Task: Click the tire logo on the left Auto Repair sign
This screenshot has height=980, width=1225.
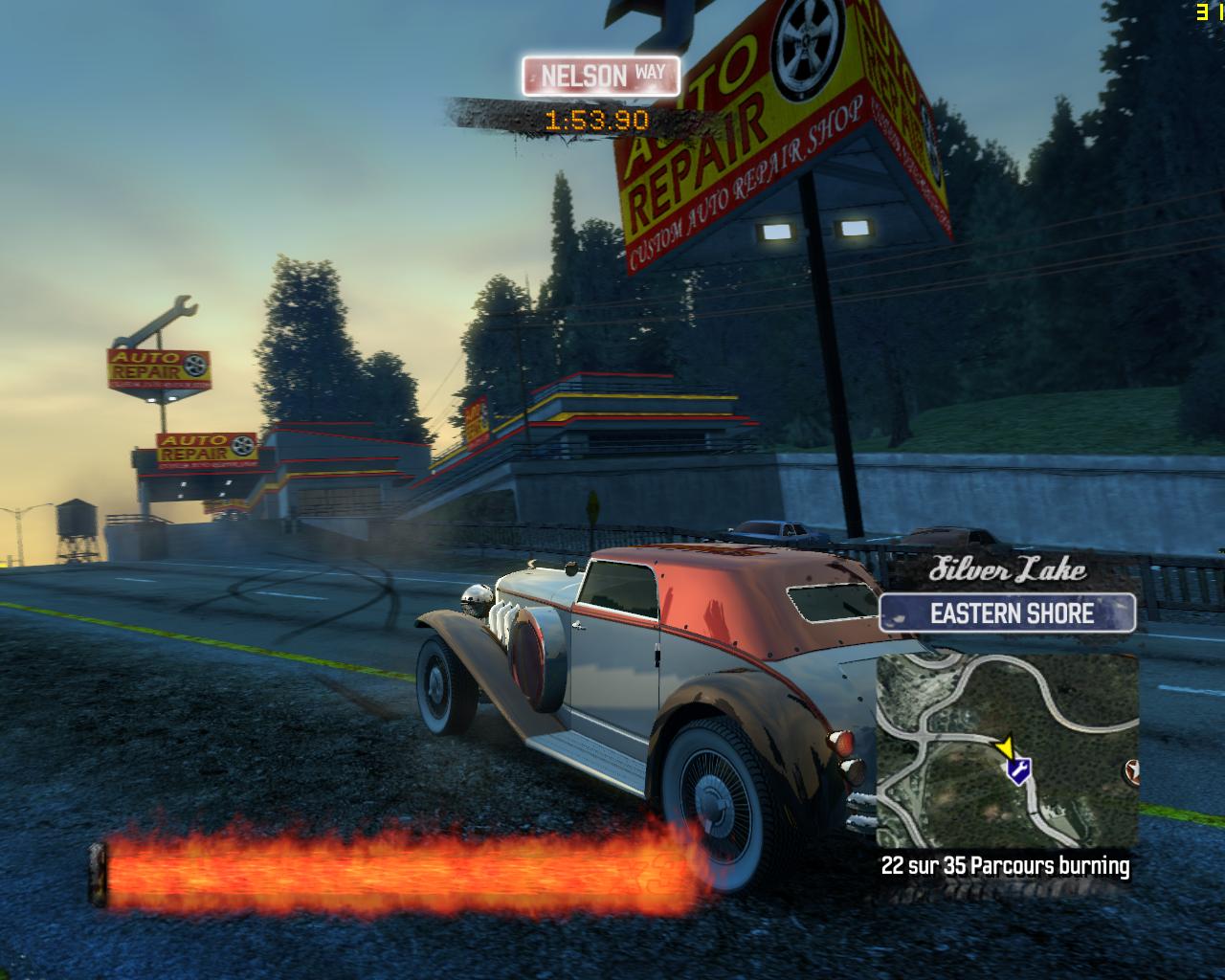Action: (195, 365)
